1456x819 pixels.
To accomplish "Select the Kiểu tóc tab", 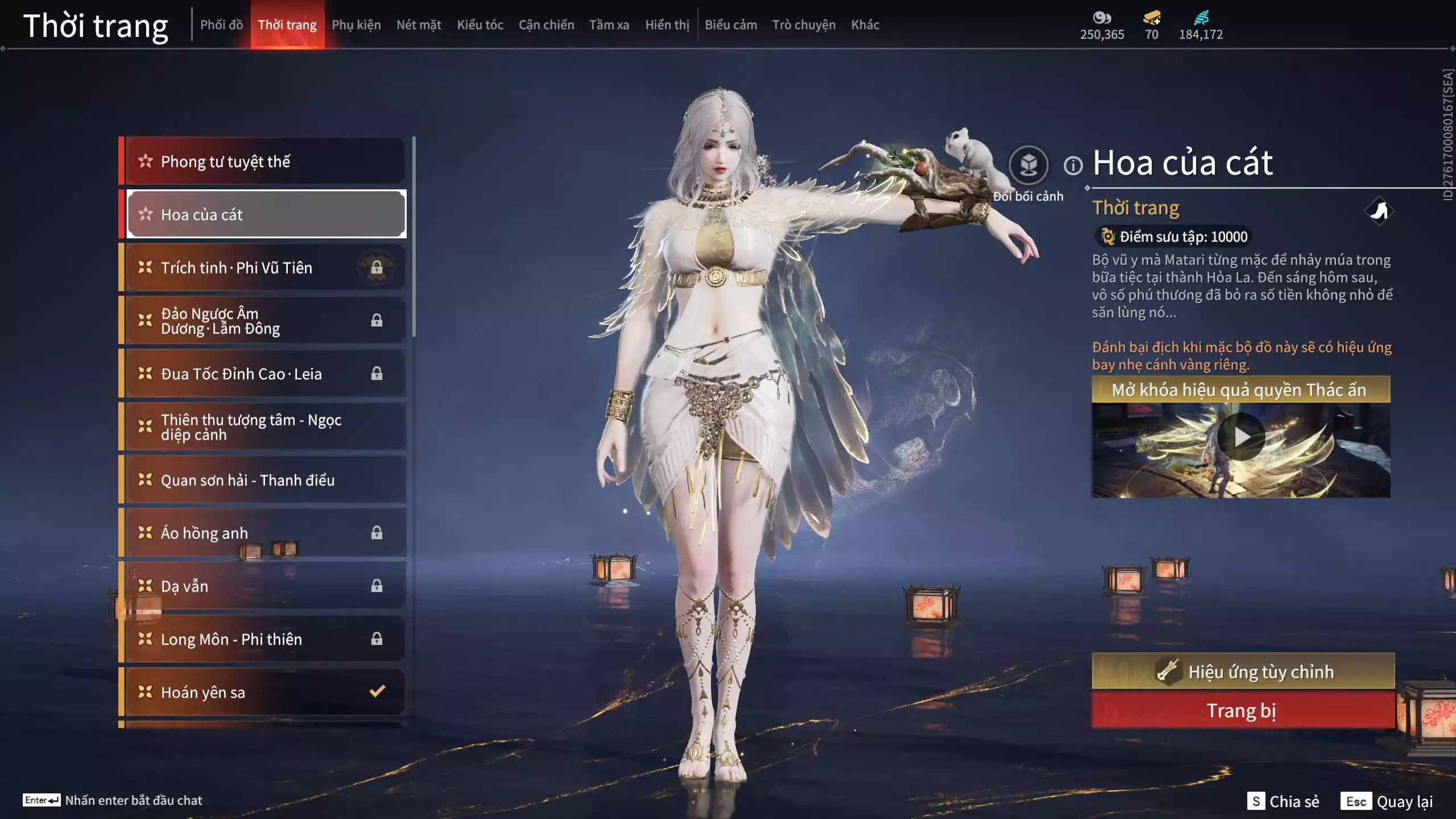I will [x=479, y=25].
